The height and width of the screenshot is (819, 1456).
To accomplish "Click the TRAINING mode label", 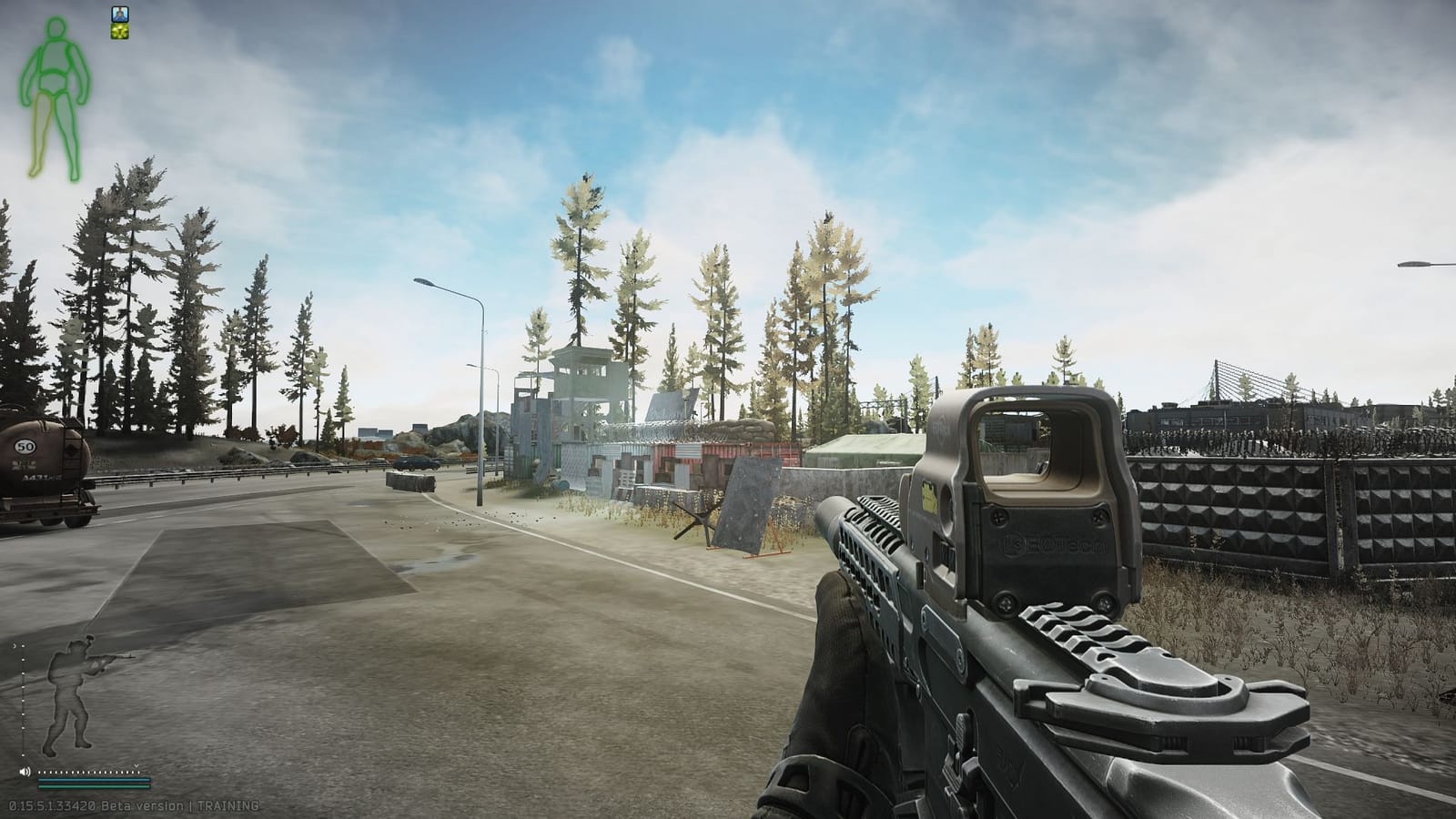I will tap(227, 805).
